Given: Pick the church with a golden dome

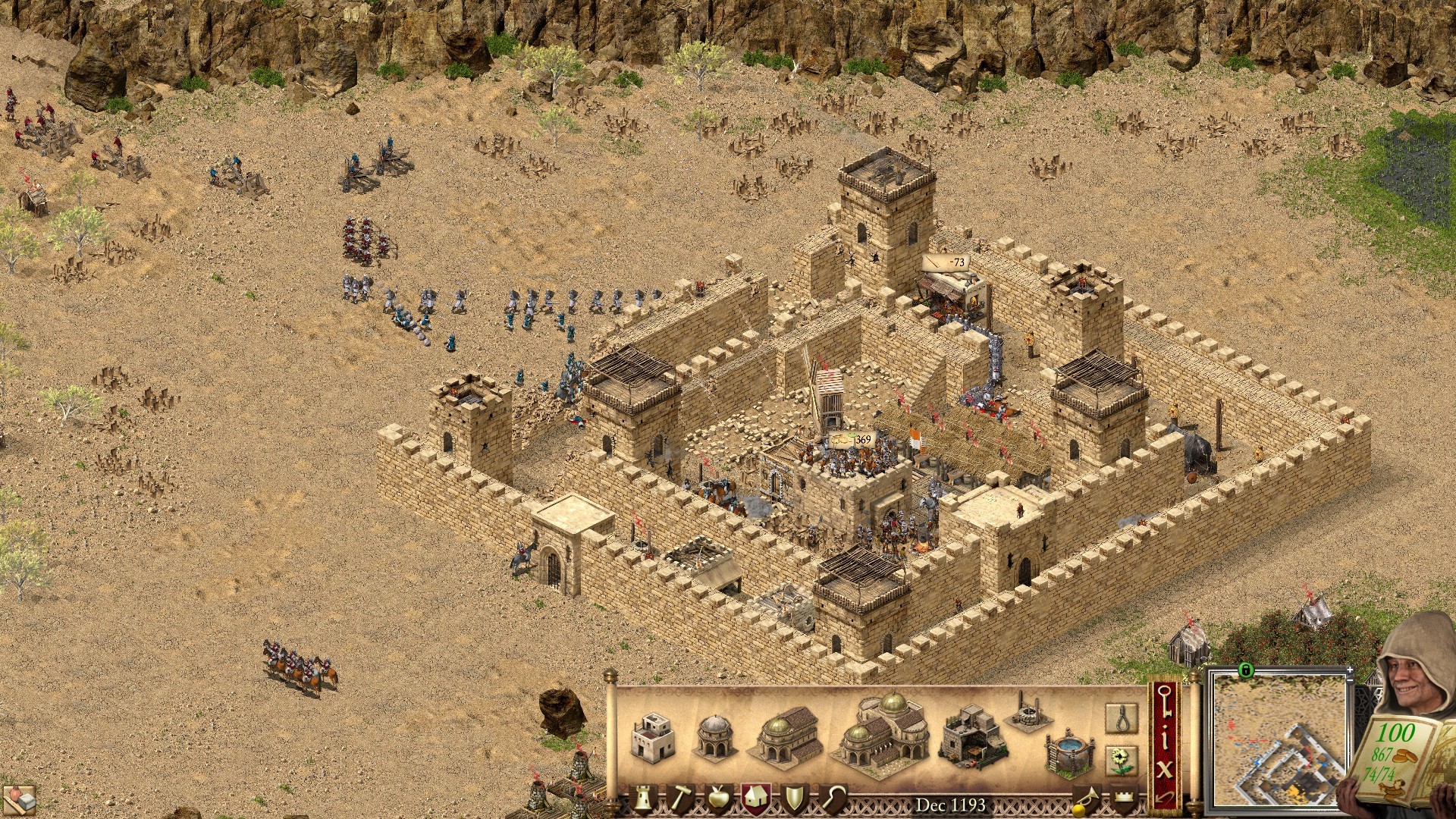Looking at the screenshot, I should [787, 734].
